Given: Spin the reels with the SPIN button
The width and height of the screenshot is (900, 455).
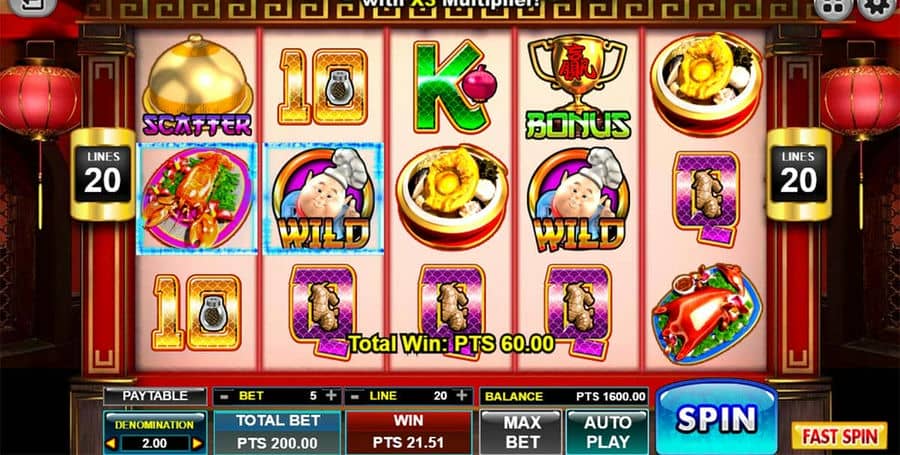Looking at the screenshot, I should pos(716,417).
